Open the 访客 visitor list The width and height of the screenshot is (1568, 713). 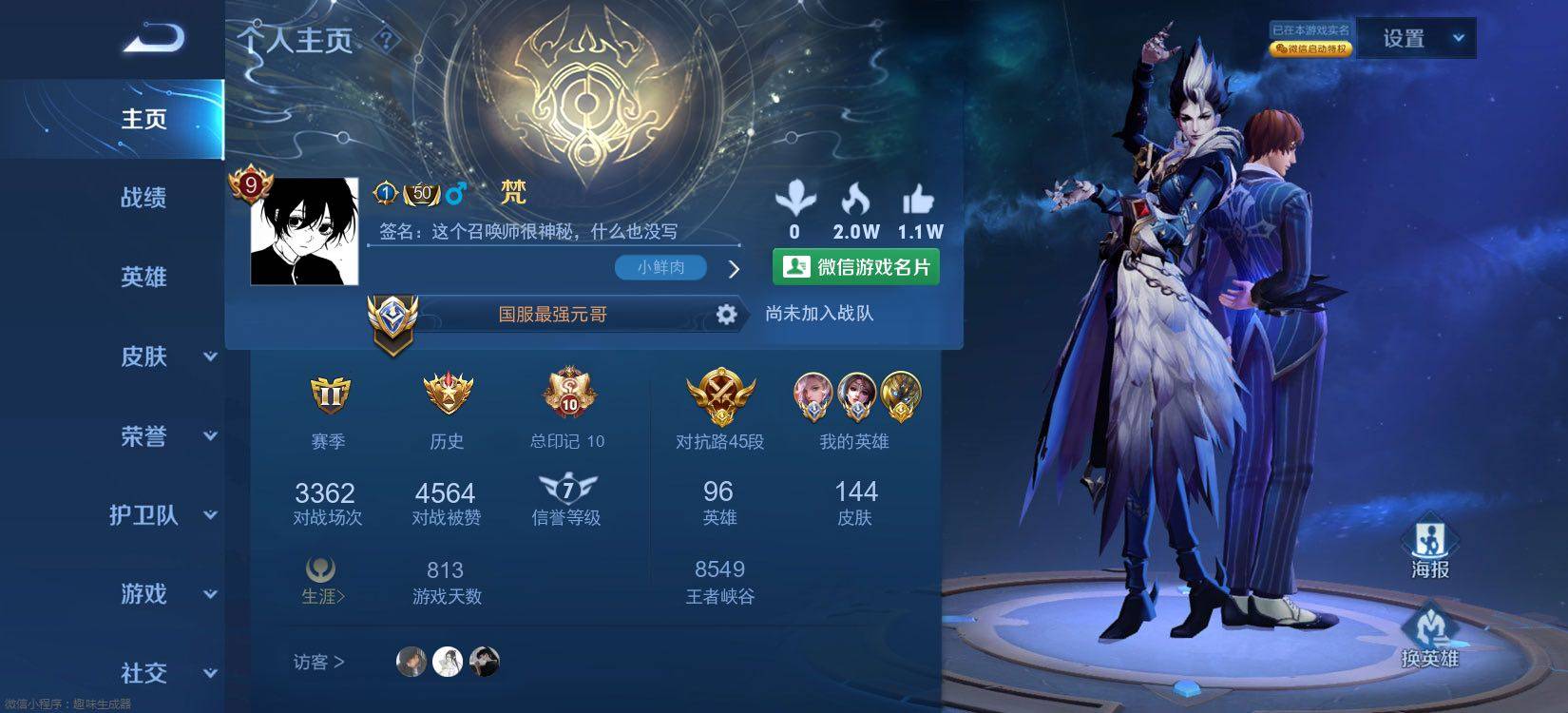318,662
